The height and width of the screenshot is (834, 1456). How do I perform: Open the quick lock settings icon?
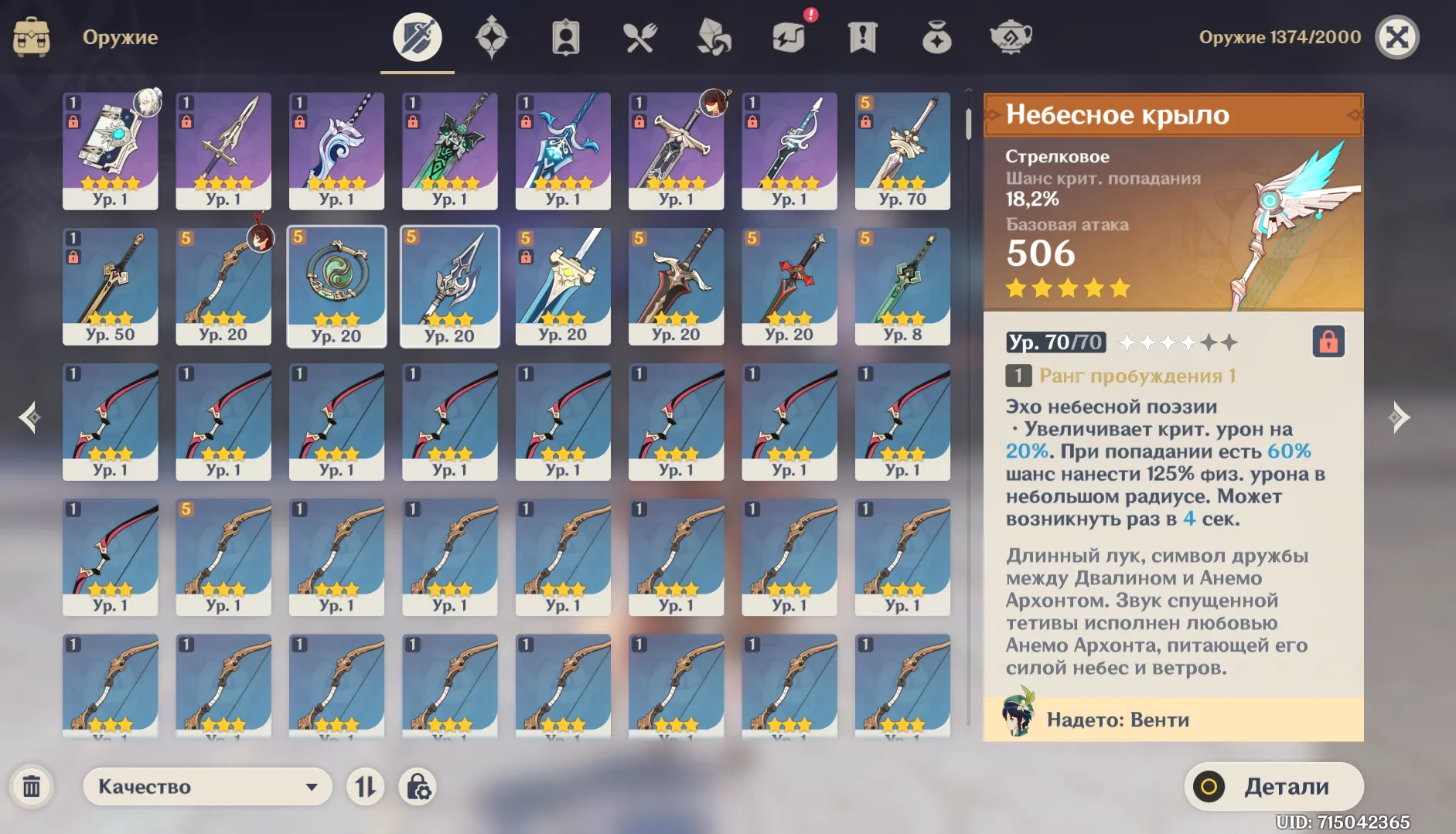pyautogui.click(x=418, y=788)
